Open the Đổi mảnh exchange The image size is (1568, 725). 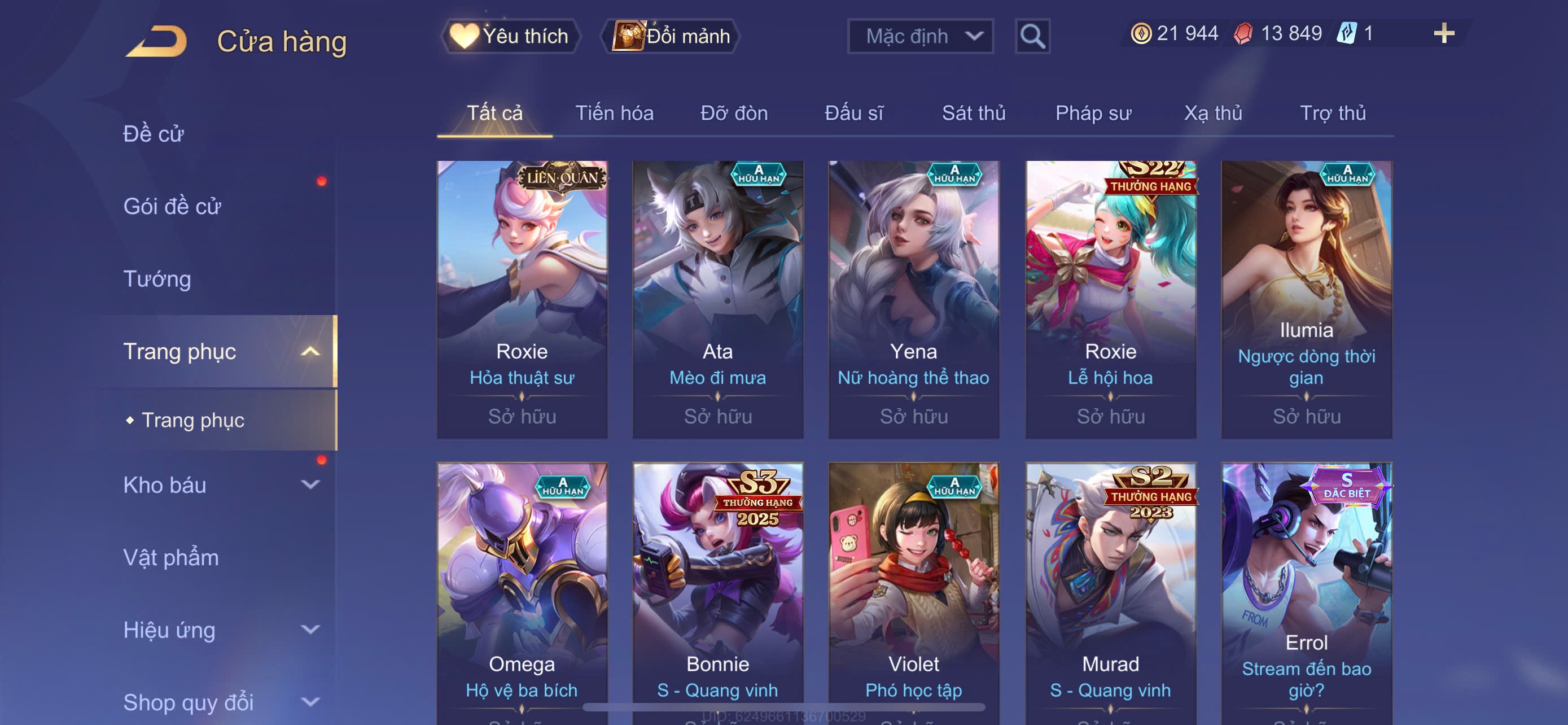[x=671, y=36]
